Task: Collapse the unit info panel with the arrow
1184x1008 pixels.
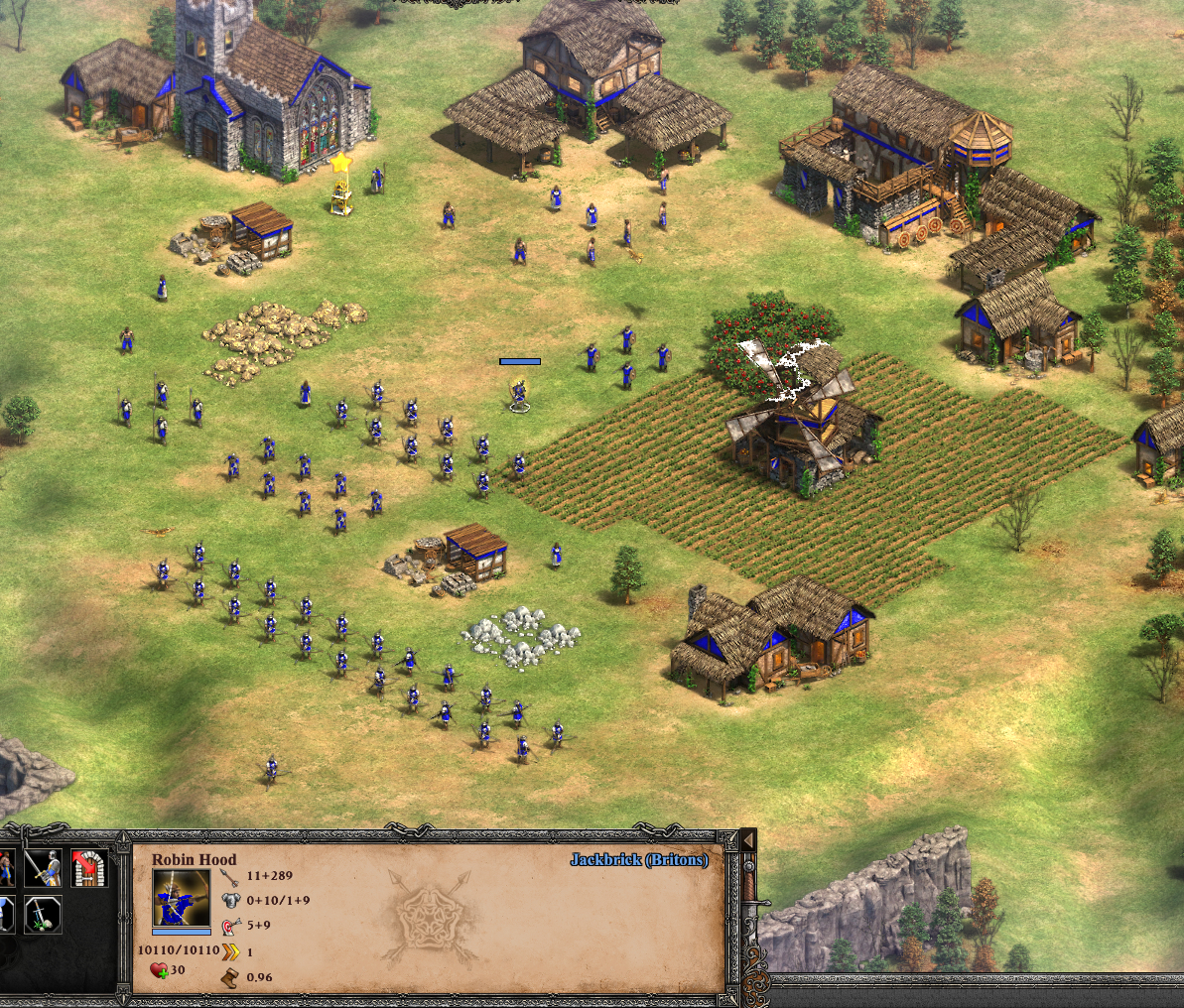Action: click(x=748, y=841)
